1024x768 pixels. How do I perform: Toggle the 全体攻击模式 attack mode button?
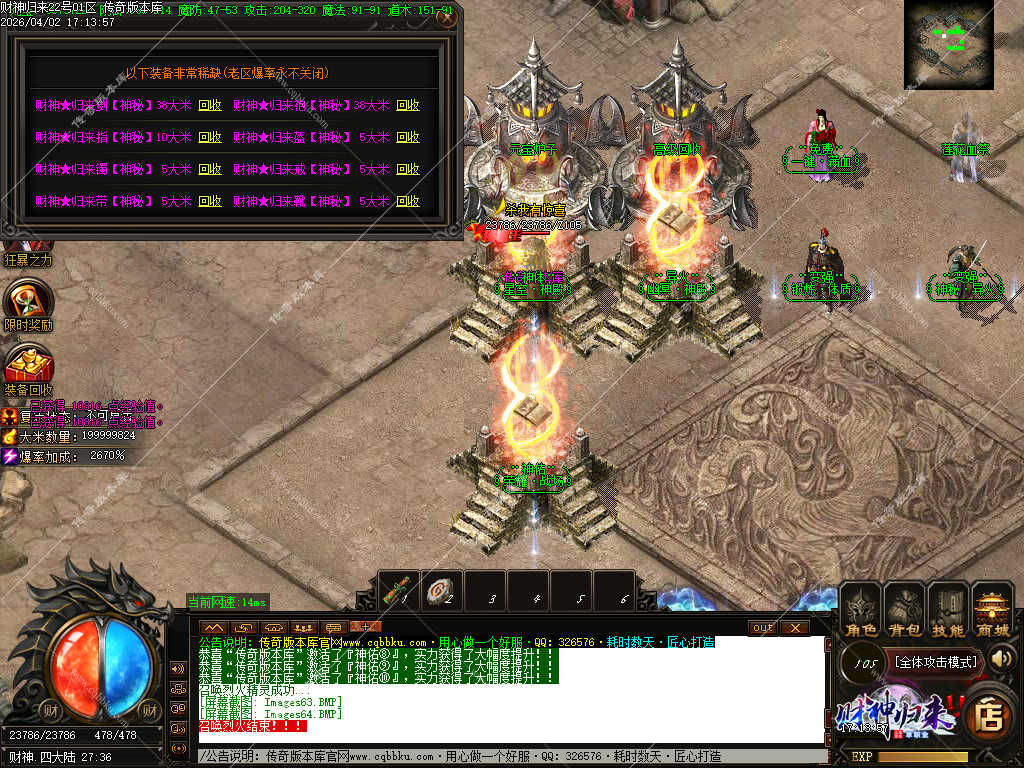coord(935,661)
